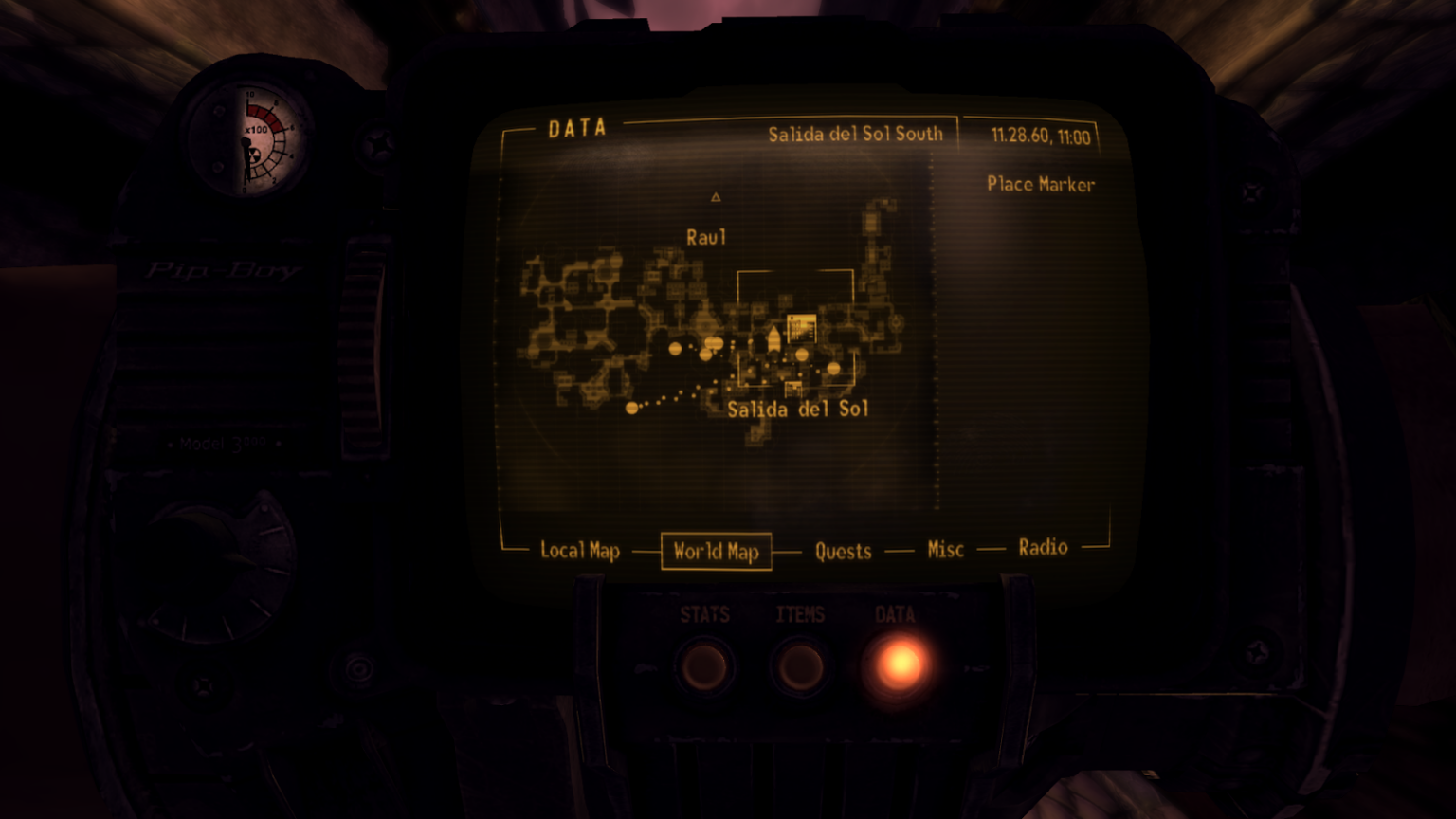View the Misc tab
This screenshot has width=1456, height=819.
coord(945,549)
